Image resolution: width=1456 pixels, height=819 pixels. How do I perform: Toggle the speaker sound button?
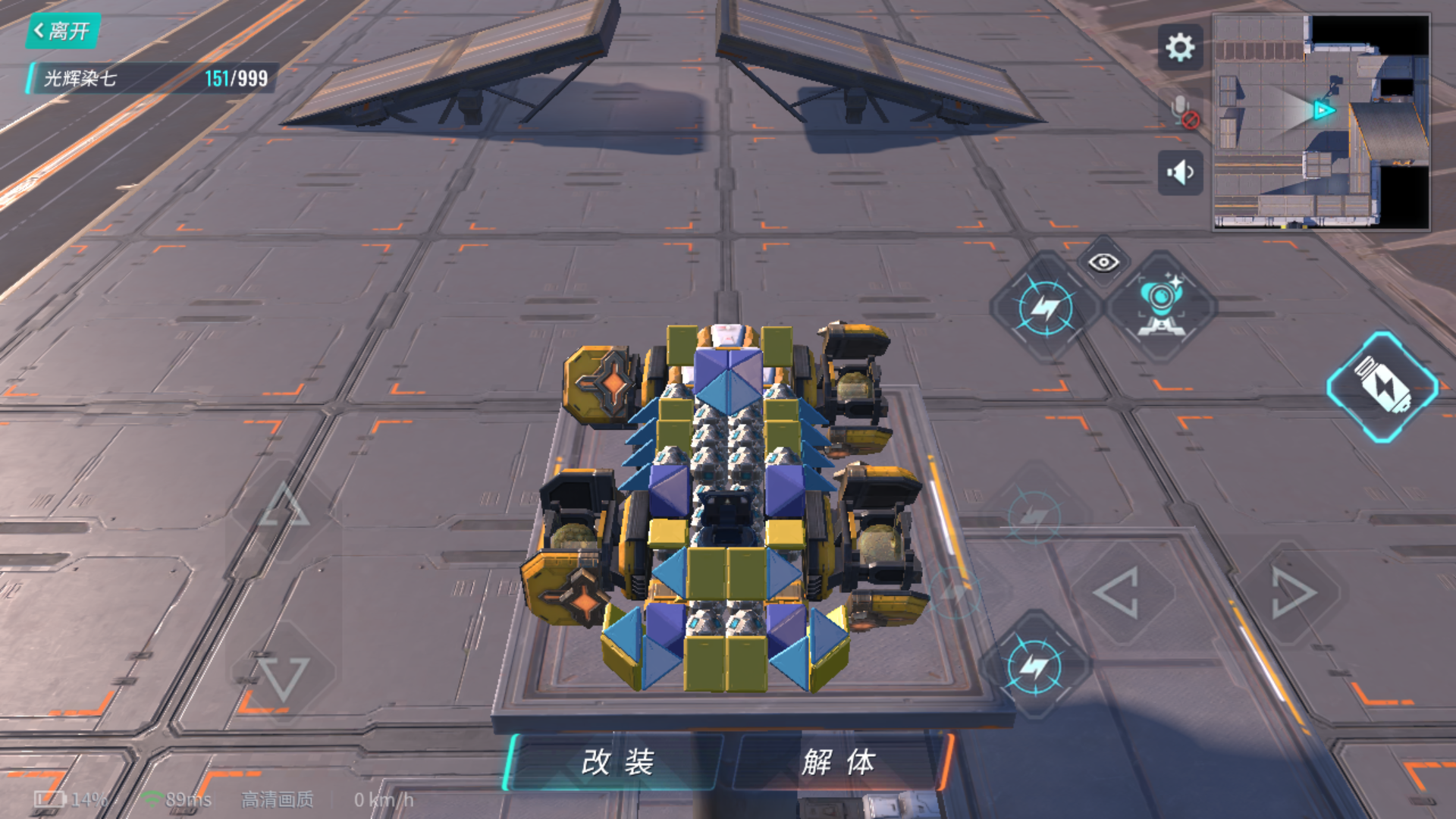(x=1180, y=173)
